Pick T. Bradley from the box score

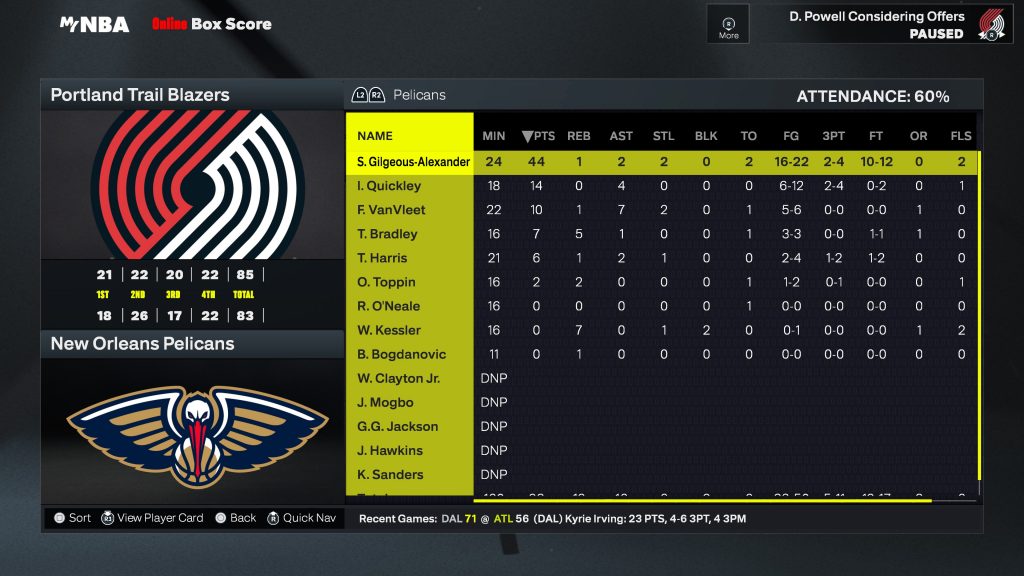point(387,234)
